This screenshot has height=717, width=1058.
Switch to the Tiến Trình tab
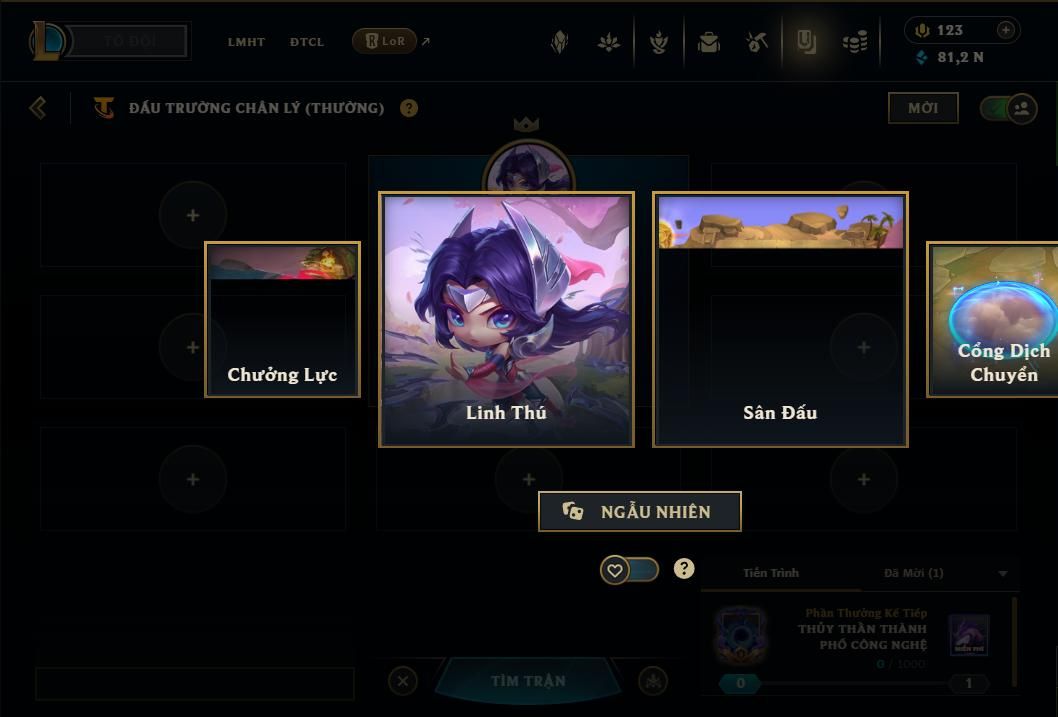coord(771,573)
